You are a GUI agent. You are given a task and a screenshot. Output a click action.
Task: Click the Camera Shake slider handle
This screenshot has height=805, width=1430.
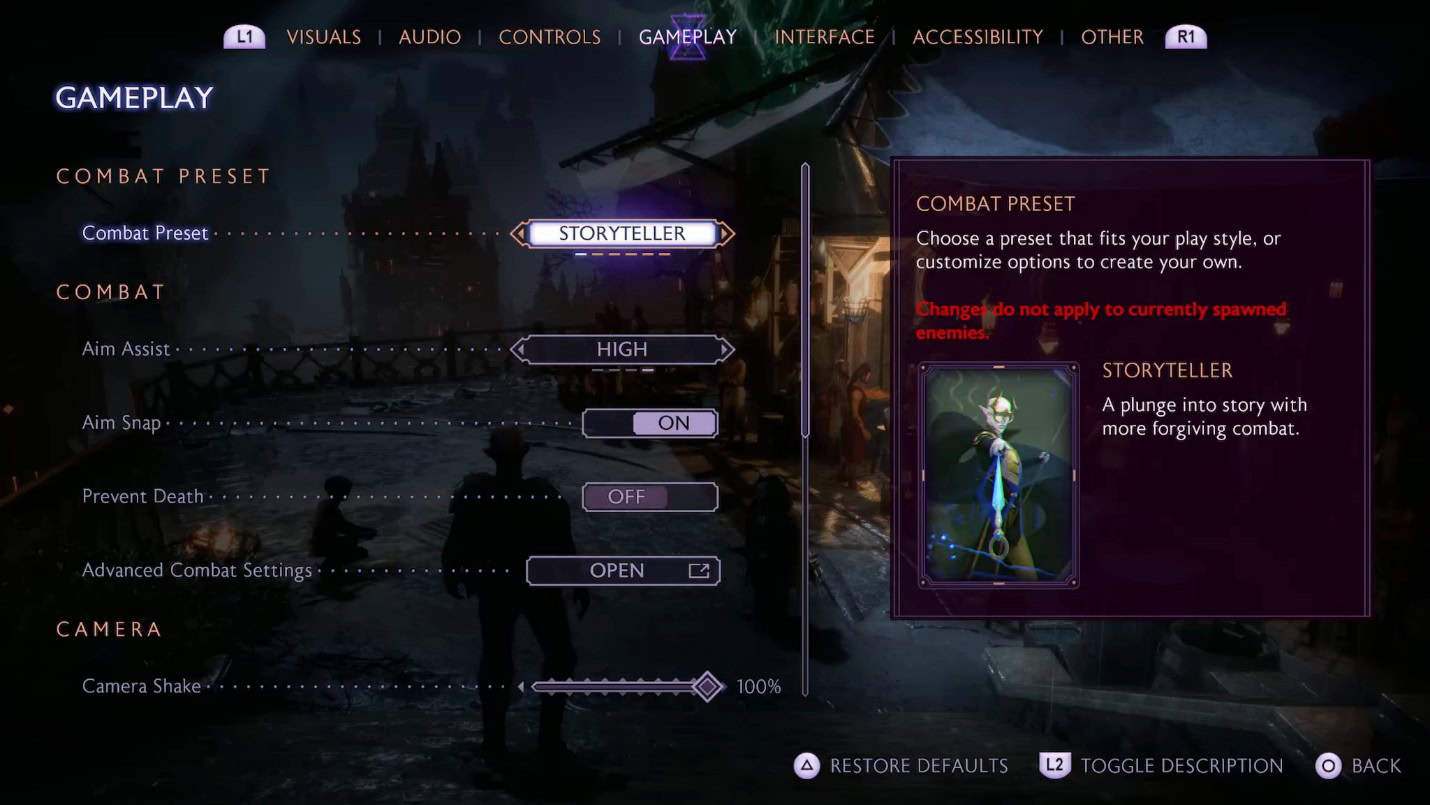[x=708, y=687]
